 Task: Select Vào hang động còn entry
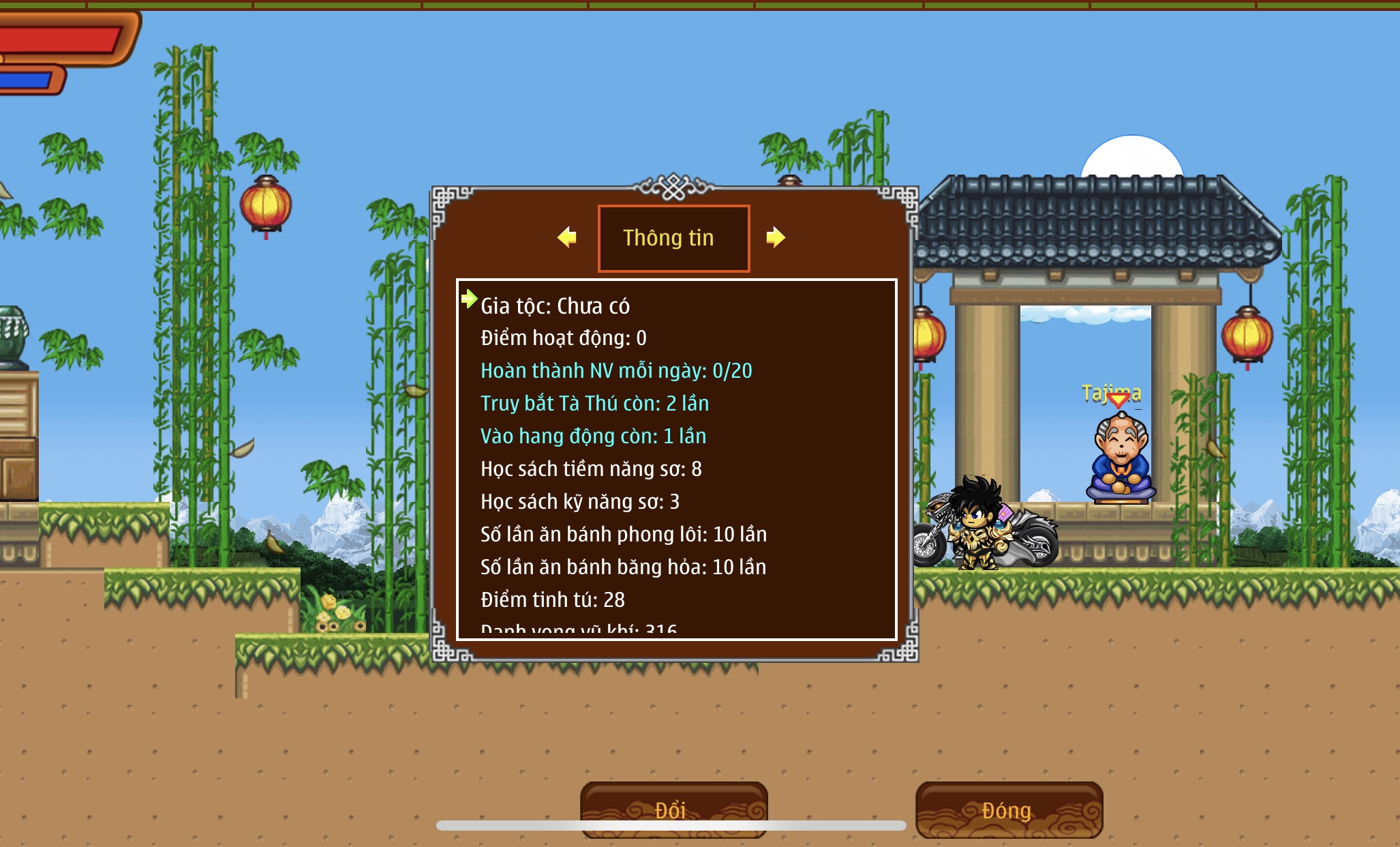point(593,436)
